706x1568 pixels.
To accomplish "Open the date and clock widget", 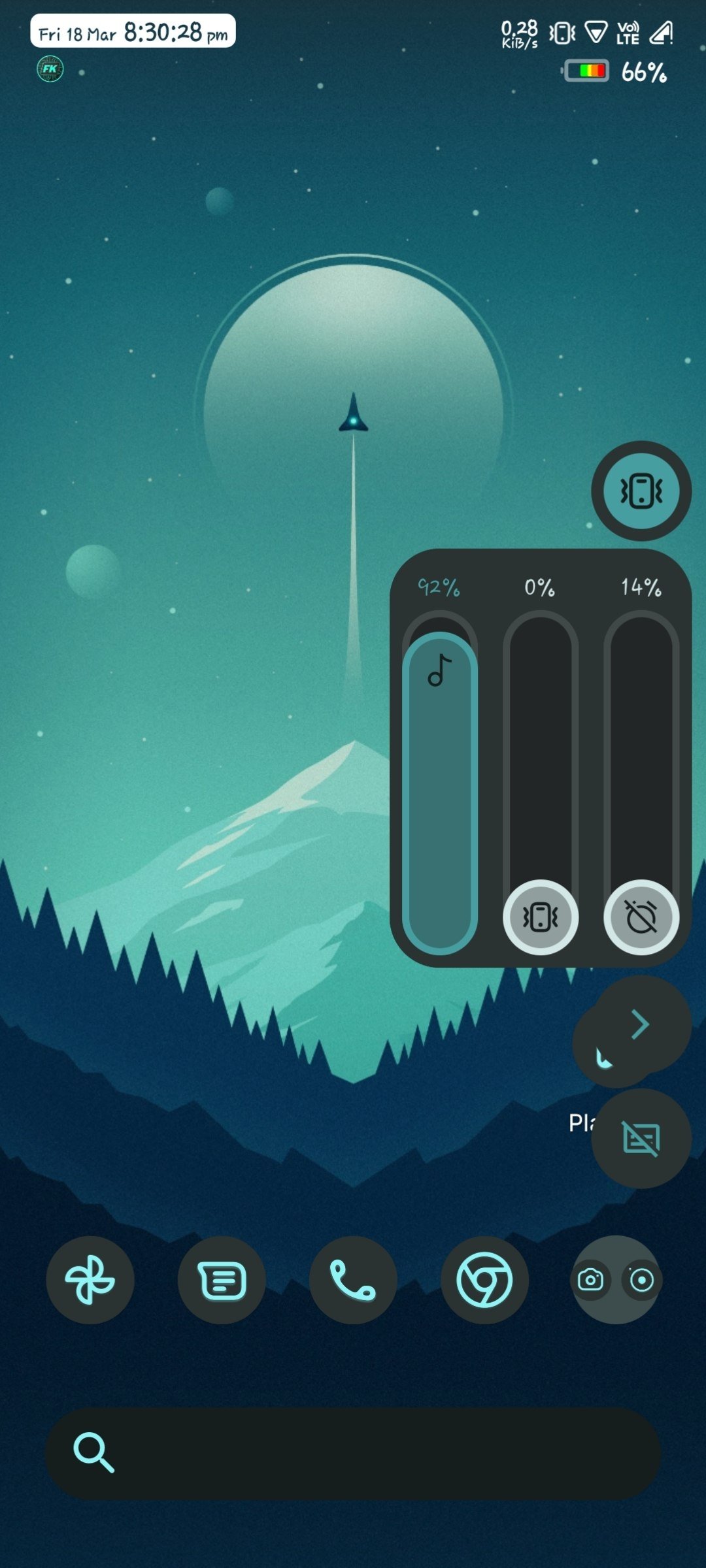I will click(133, 31).
